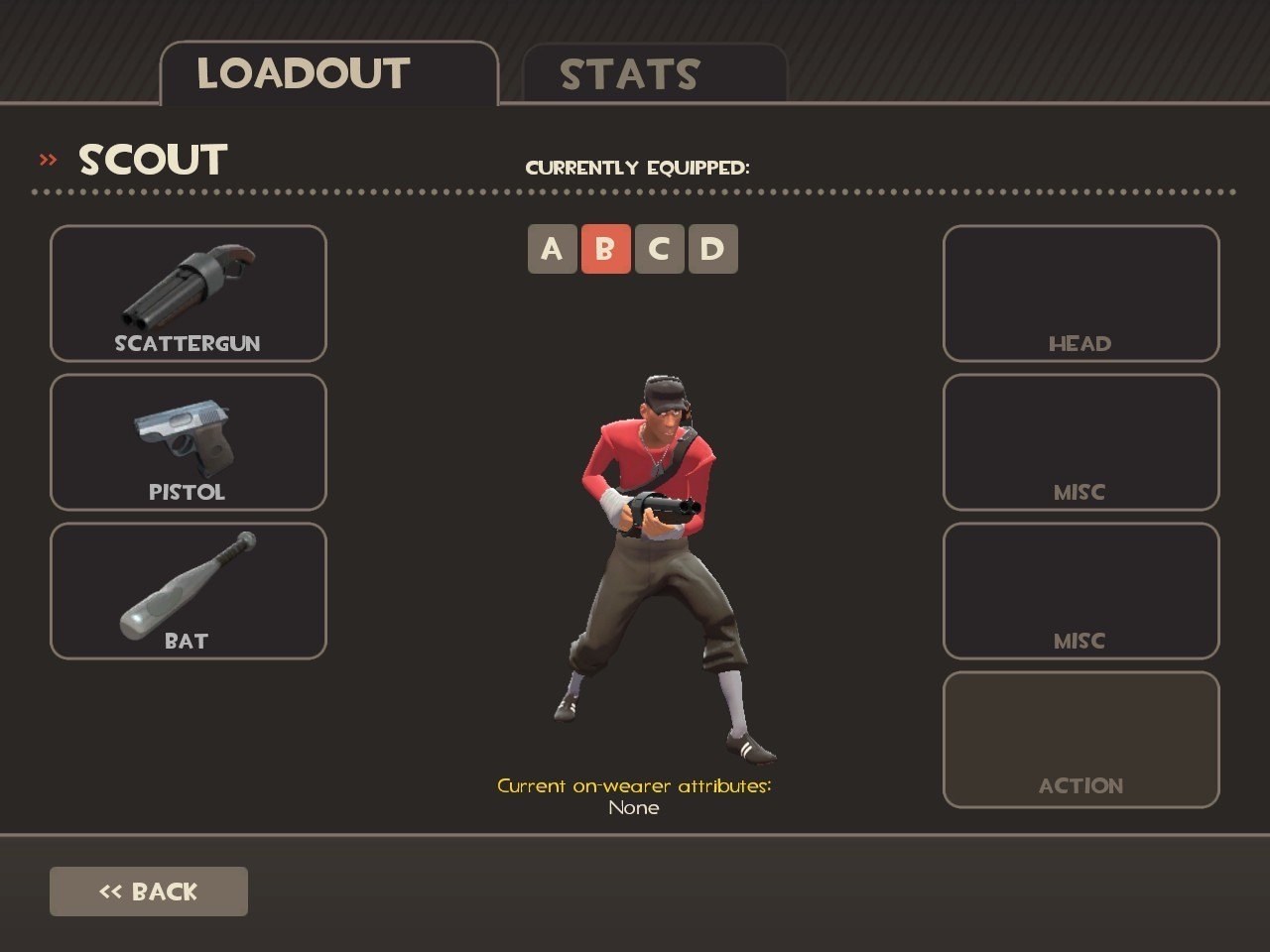This screenshot has height=952, width=1270.
Task: Go back with the Back button
Action: coord(149,892)
